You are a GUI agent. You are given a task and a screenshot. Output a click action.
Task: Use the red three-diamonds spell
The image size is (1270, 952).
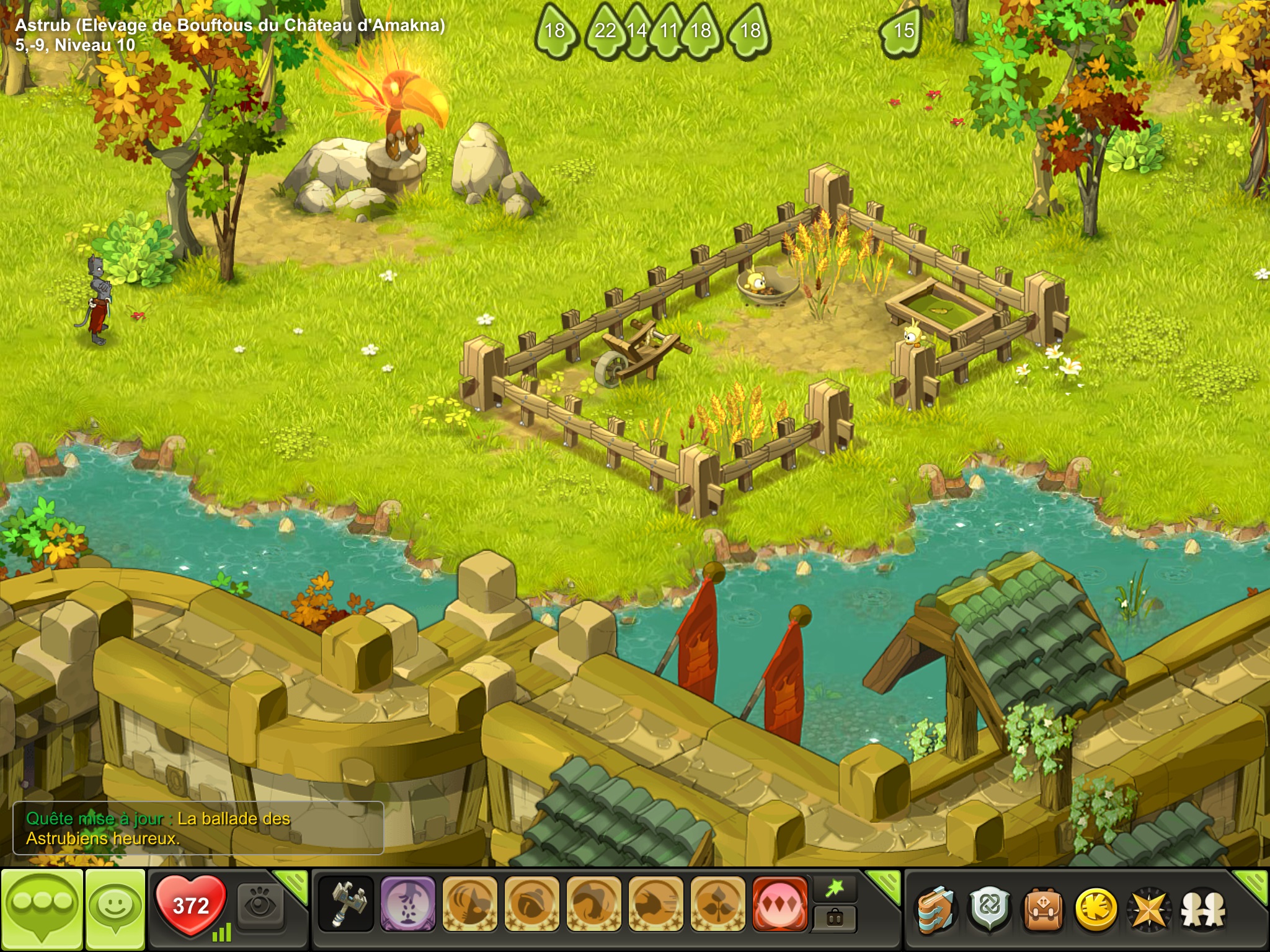click(780, 904)
